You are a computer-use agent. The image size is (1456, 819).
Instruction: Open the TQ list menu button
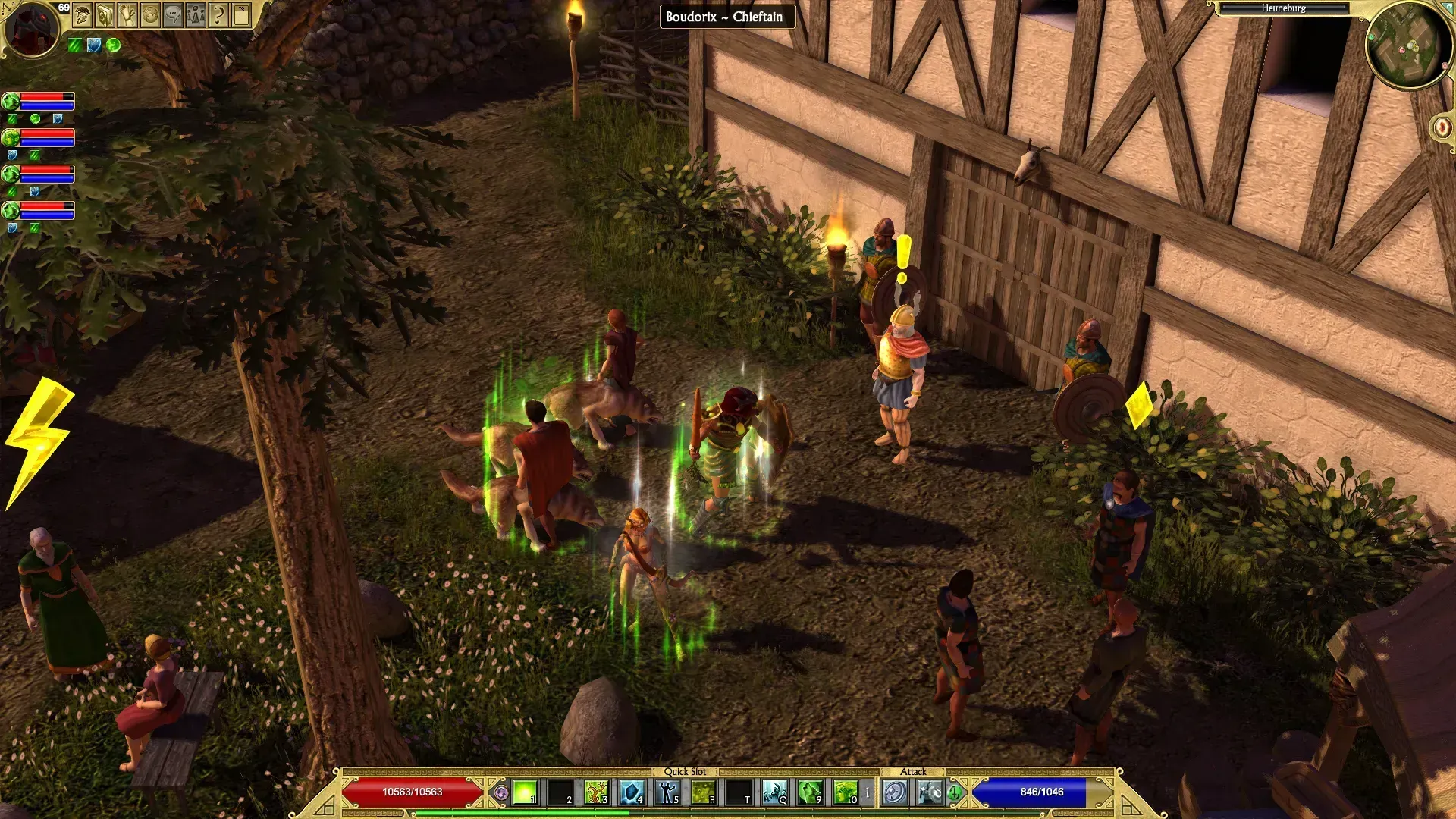pyautogui.click(x=241, y=15)
